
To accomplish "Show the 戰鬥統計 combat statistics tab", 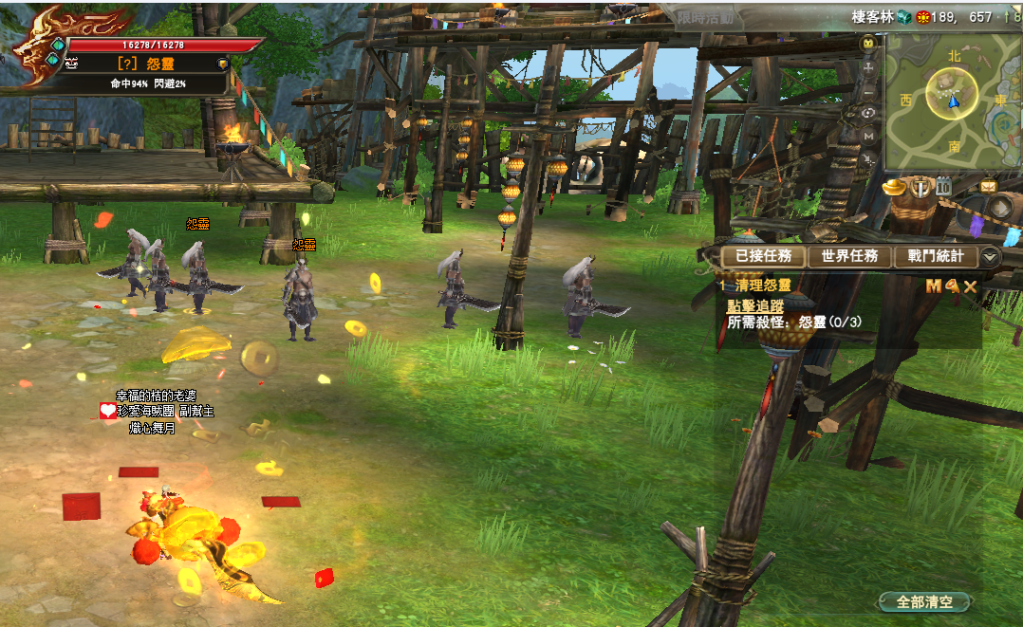I will pos(936,257).
